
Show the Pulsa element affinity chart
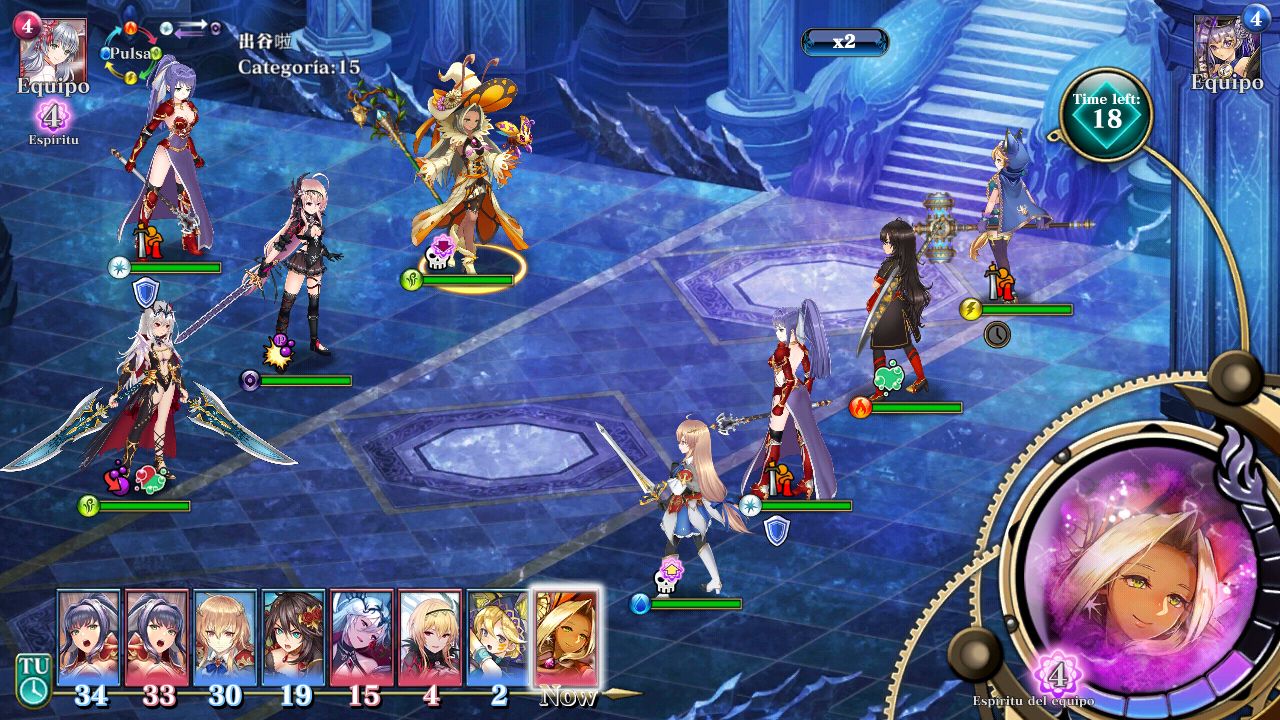tap(131, 53)
